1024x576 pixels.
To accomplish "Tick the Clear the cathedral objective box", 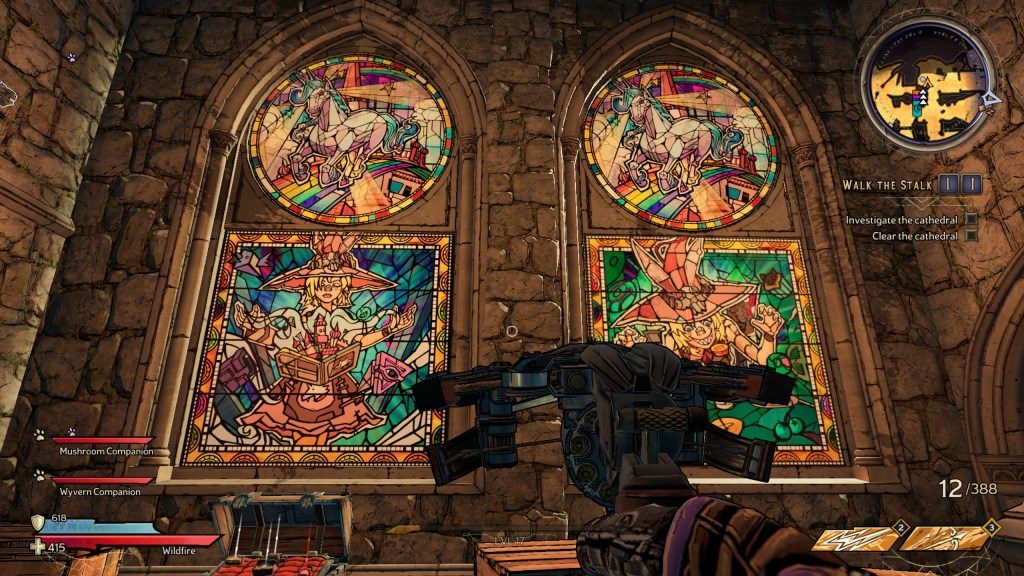I will tap(970, 236).
